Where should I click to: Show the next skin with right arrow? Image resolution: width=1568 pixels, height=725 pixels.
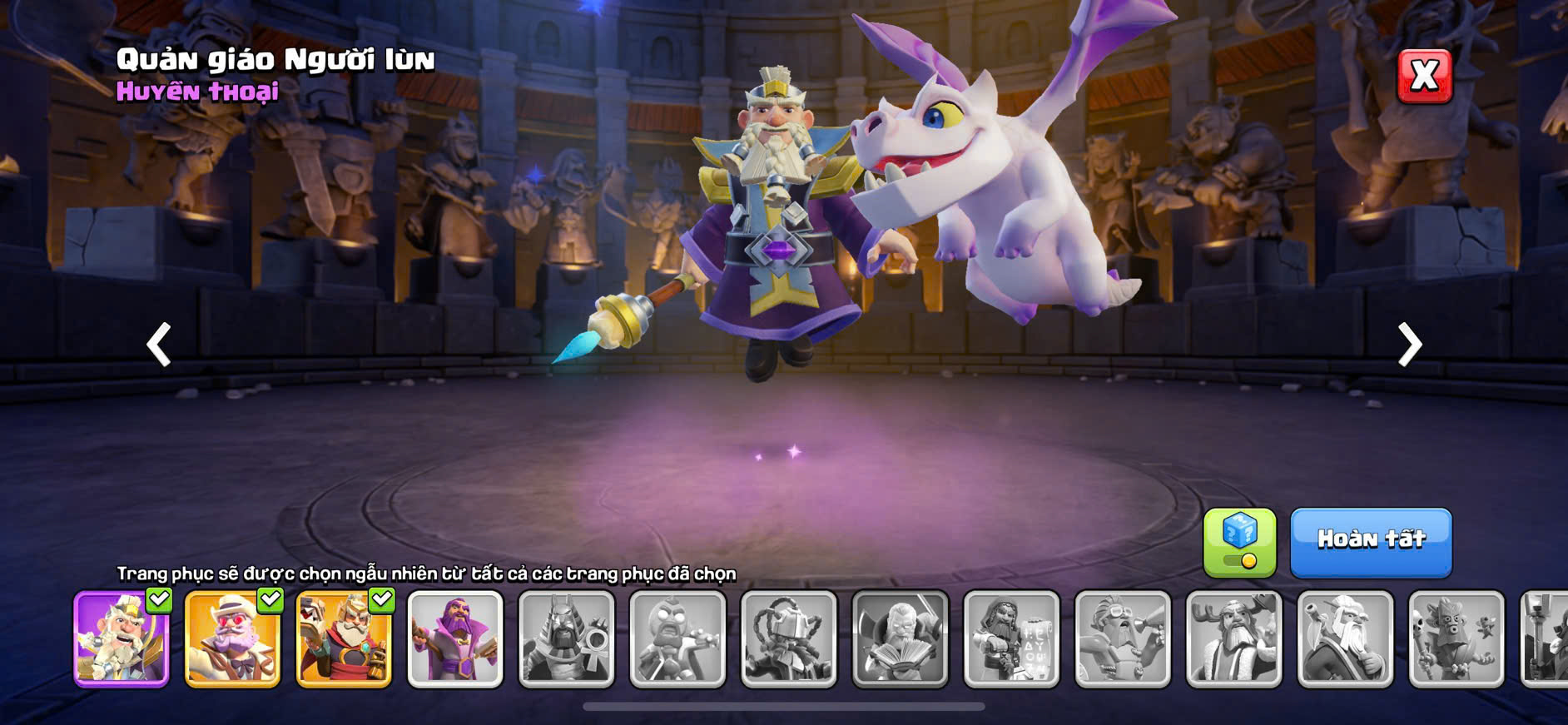point(1409,344)
